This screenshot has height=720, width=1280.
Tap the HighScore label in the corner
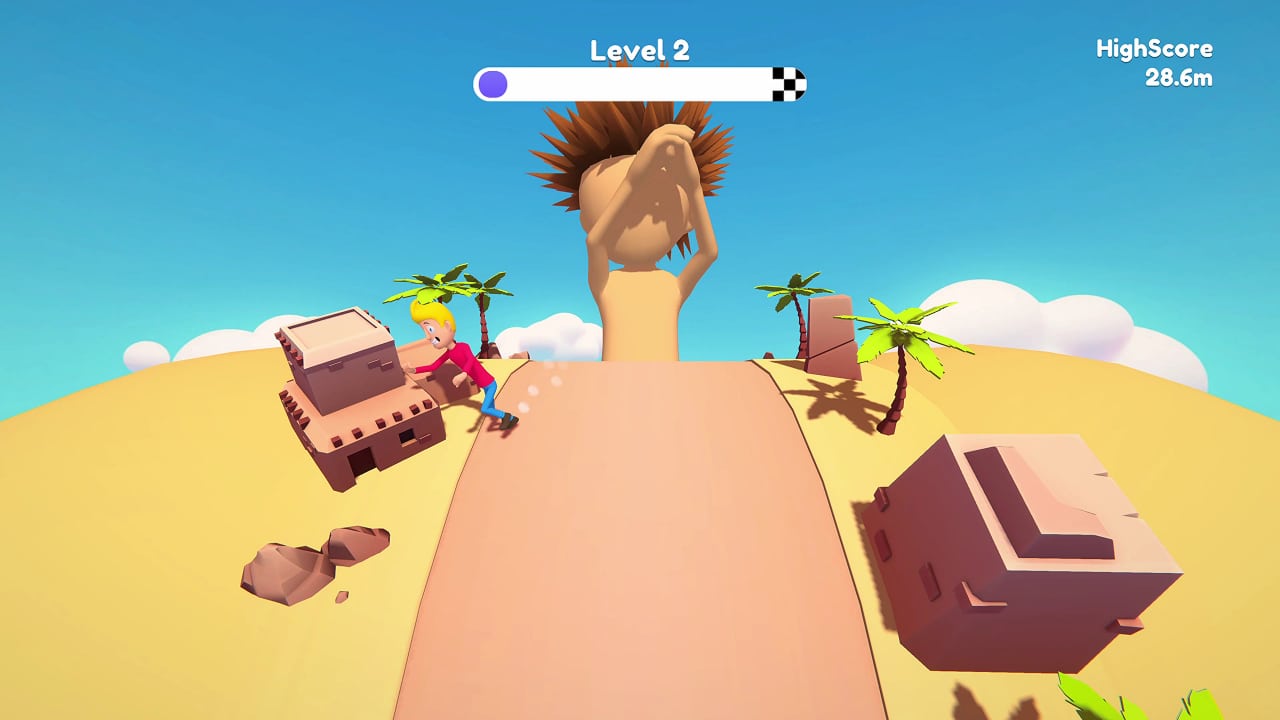coord(1154,47)
